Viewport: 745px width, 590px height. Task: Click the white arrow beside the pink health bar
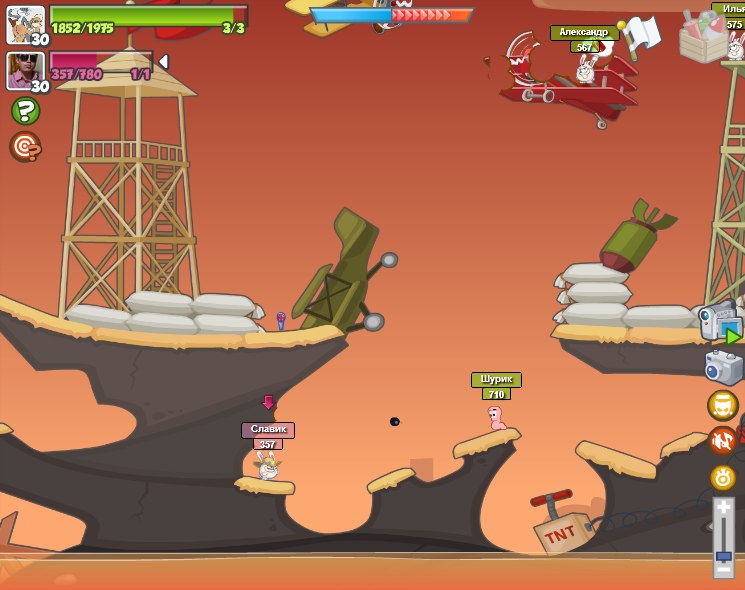point(163,62)
